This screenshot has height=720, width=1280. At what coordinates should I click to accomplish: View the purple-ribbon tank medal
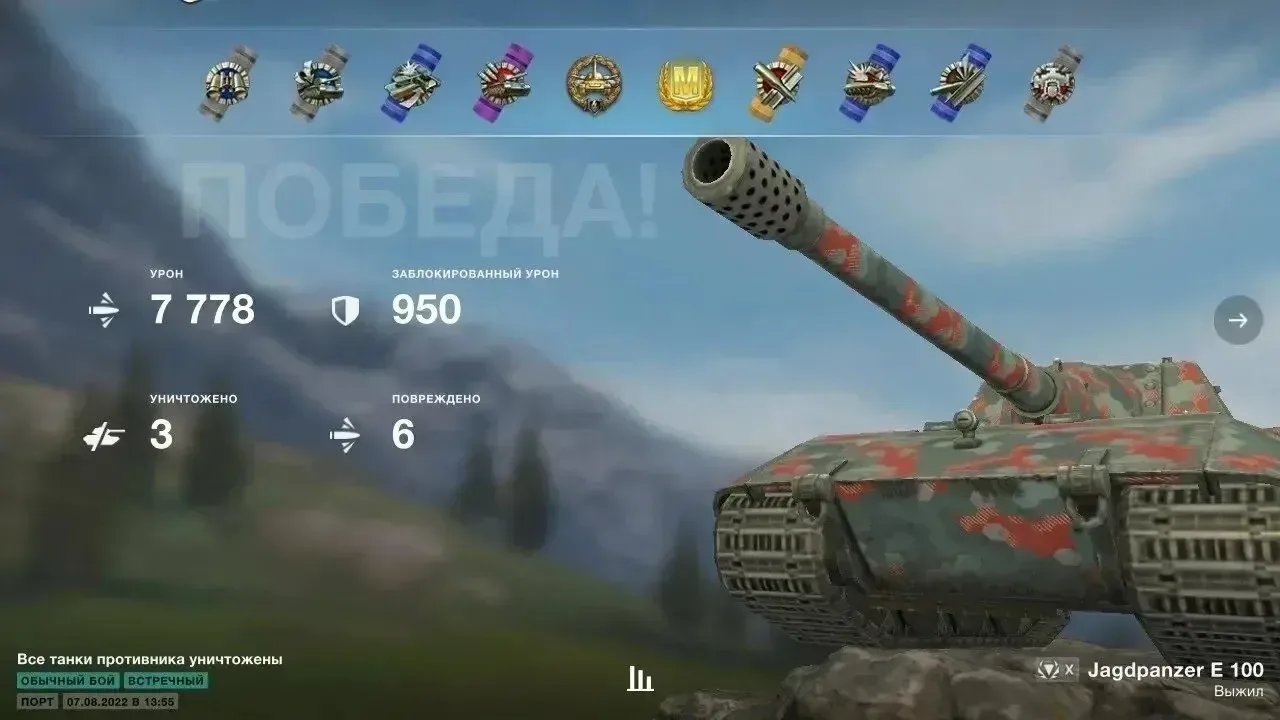click(505, 84)
